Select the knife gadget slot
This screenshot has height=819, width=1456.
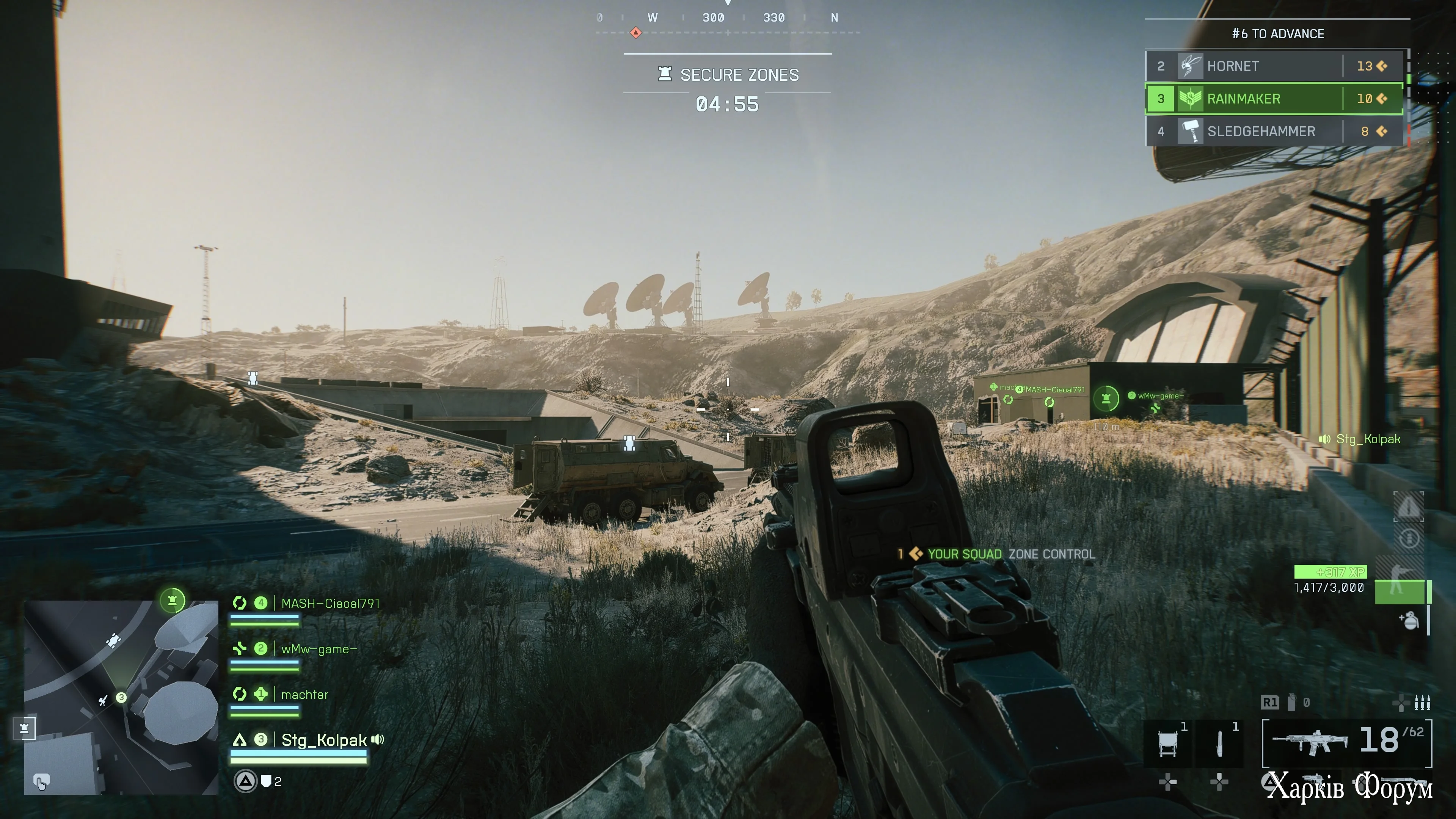1220,743
